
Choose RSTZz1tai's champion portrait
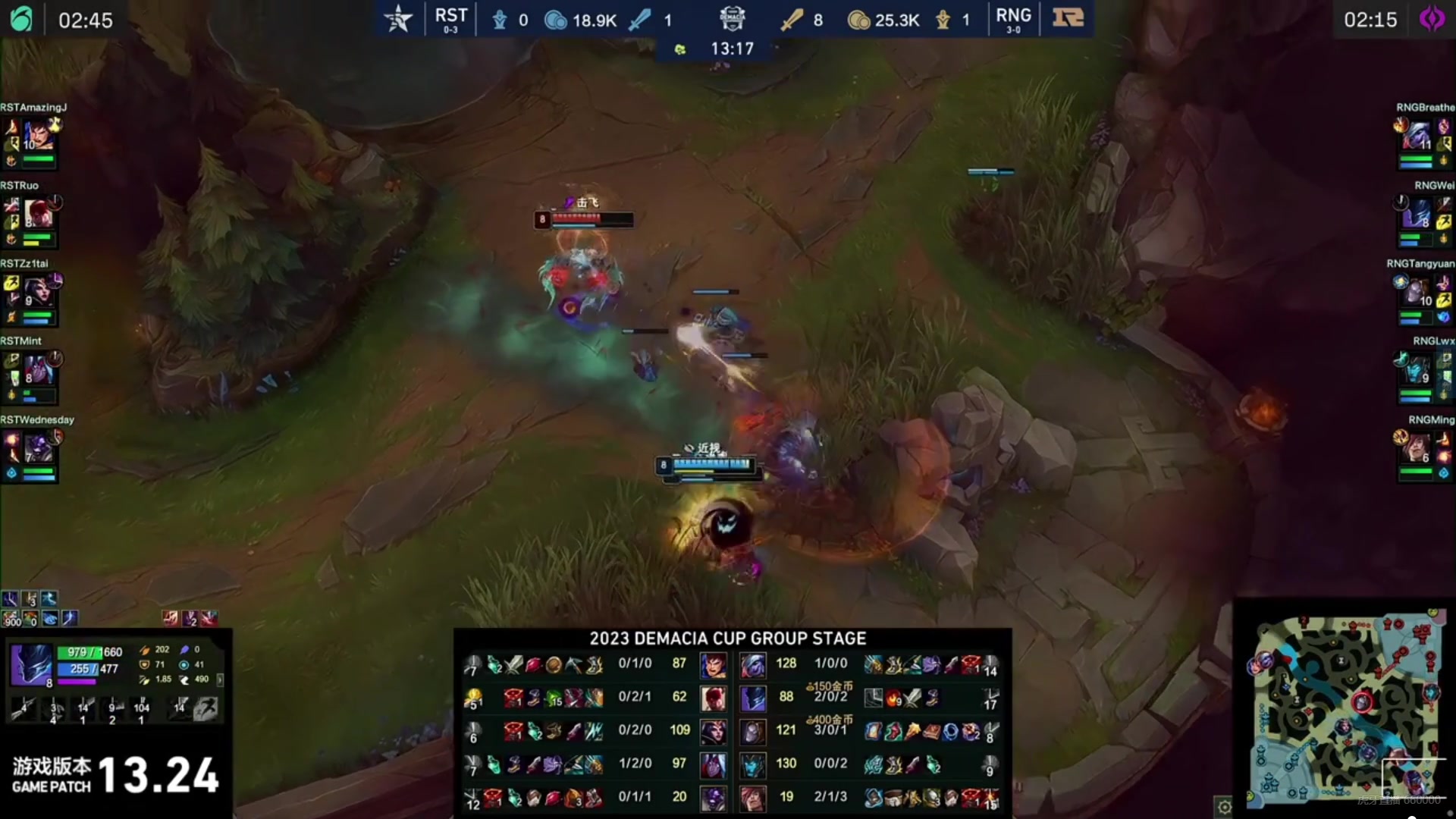36,292
